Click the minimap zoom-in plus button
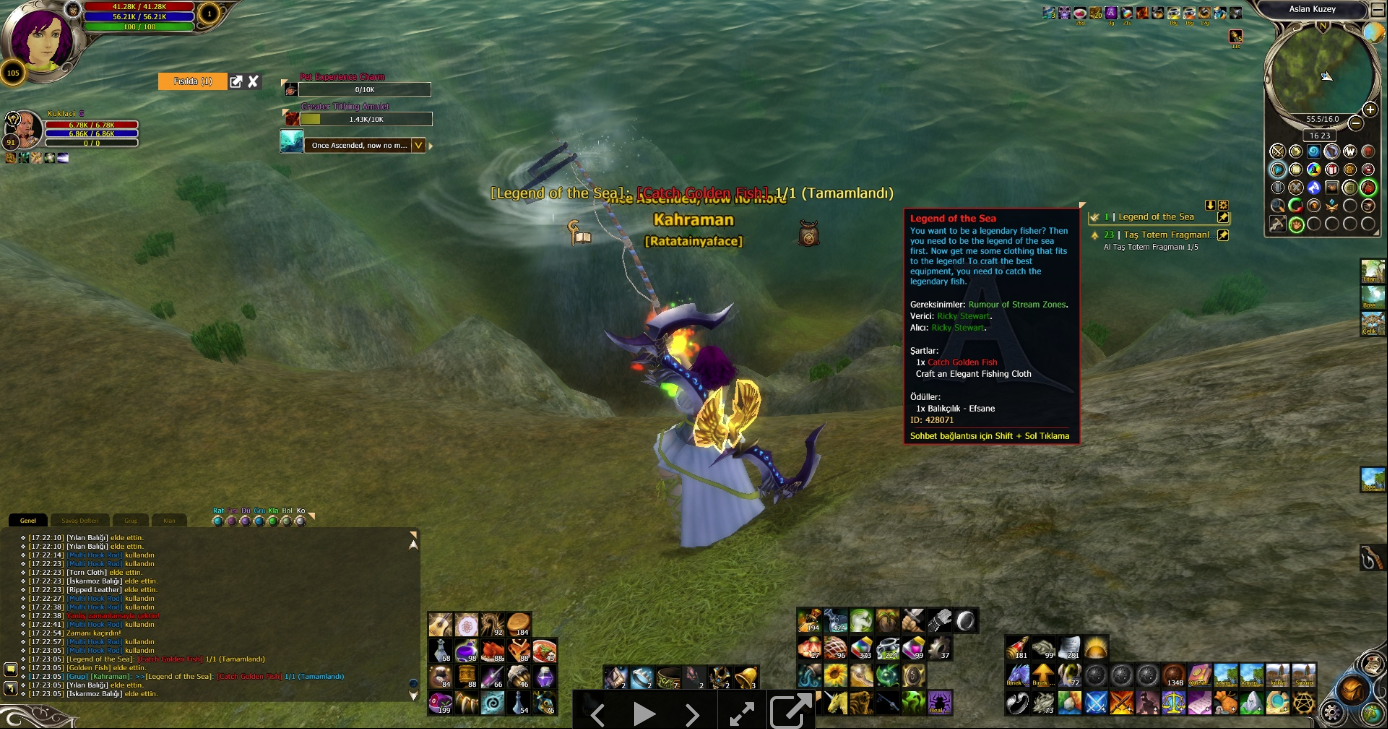The height and width of the screenshot is (729, 1388). point(1367,107)
